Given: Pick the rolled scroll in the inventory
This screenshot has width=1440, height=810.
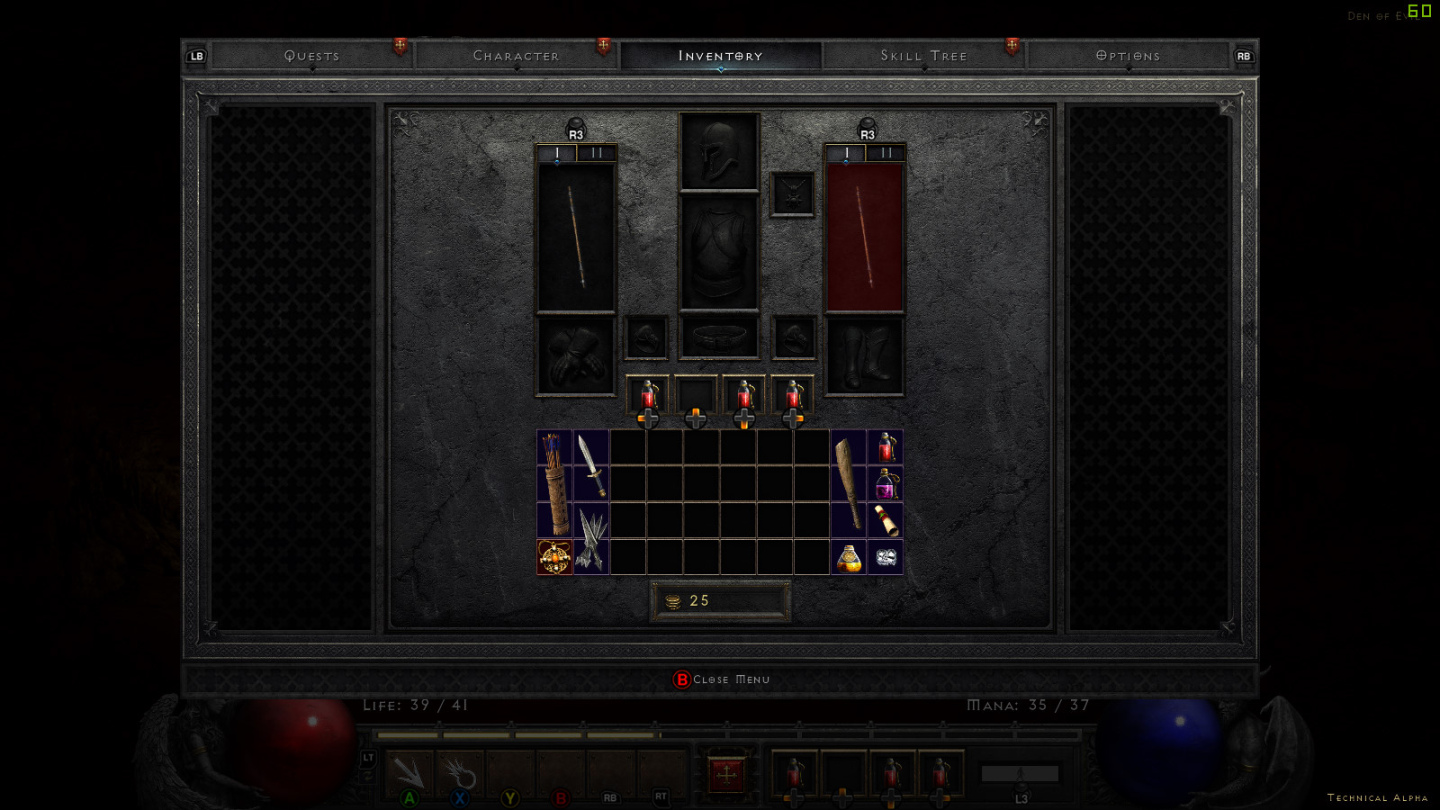Looking at the screenshot, I should click(x=885, y=520).
